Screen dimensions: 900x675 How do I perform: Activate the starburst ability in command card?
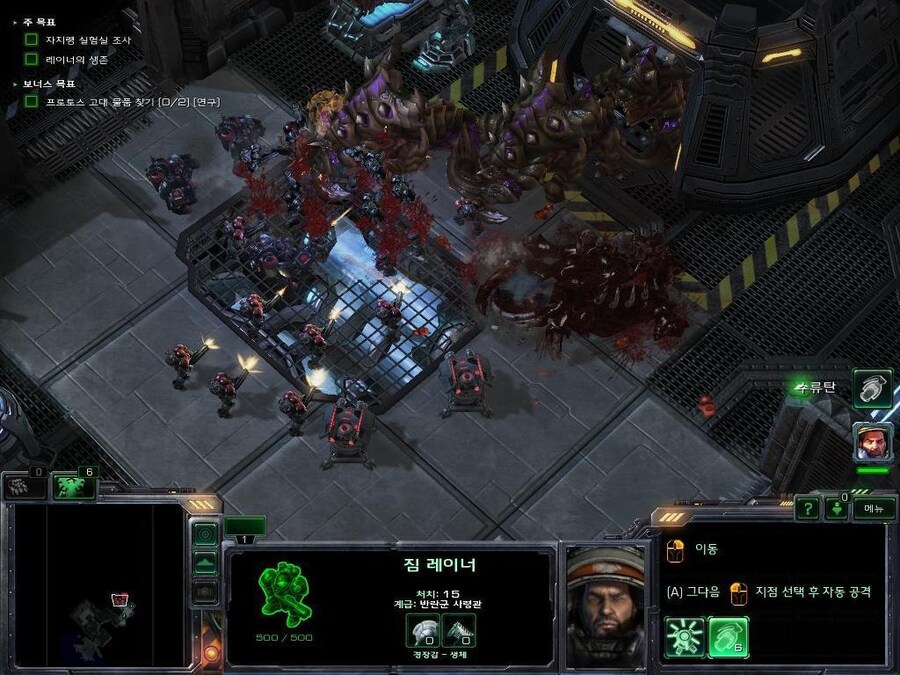tap(685, 636)
